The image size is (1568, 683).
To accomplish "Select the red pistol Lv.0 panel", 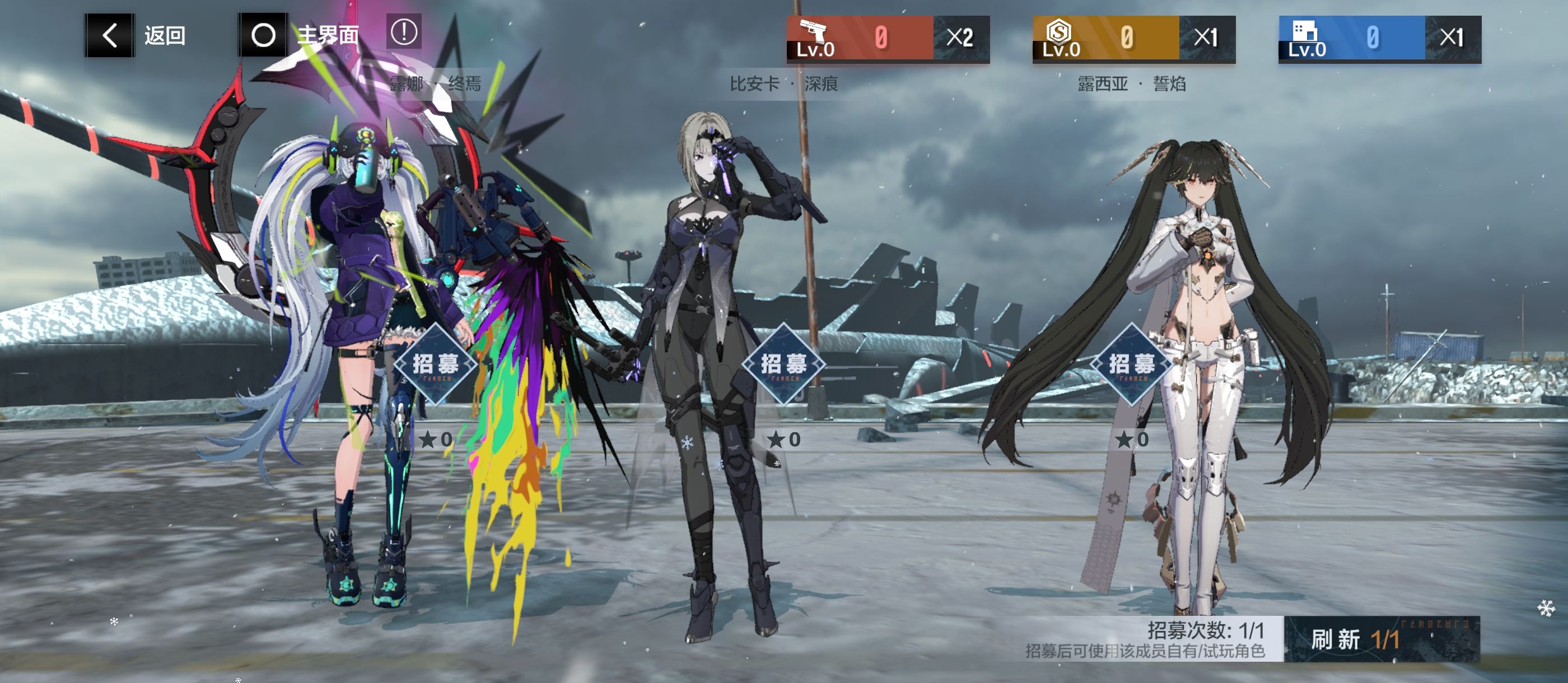I will pos(888,39).
